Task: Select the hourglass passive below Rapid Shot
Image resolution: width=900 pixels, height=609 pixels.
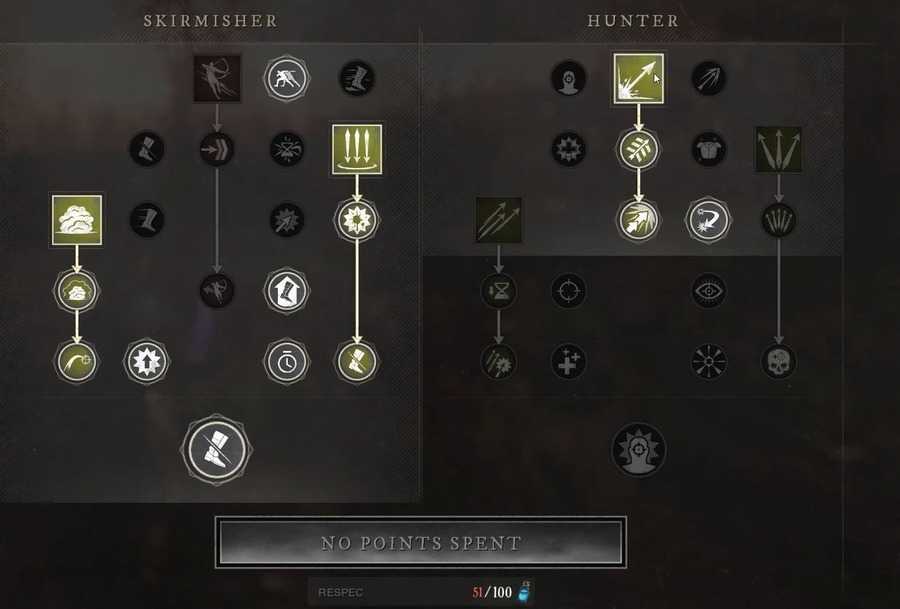Action: pyautogui.click(x=498, y=291)
